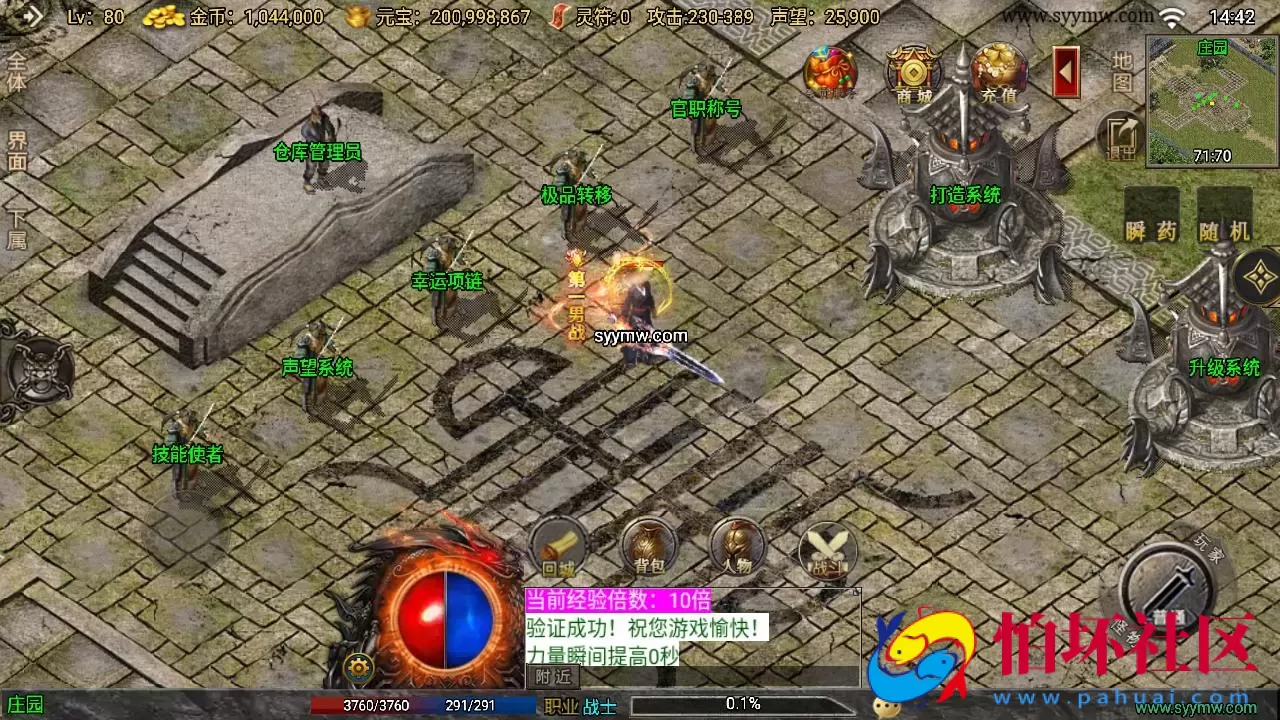Click the 战斗 crossed-swords combat icon

click(x=827, y=547)
